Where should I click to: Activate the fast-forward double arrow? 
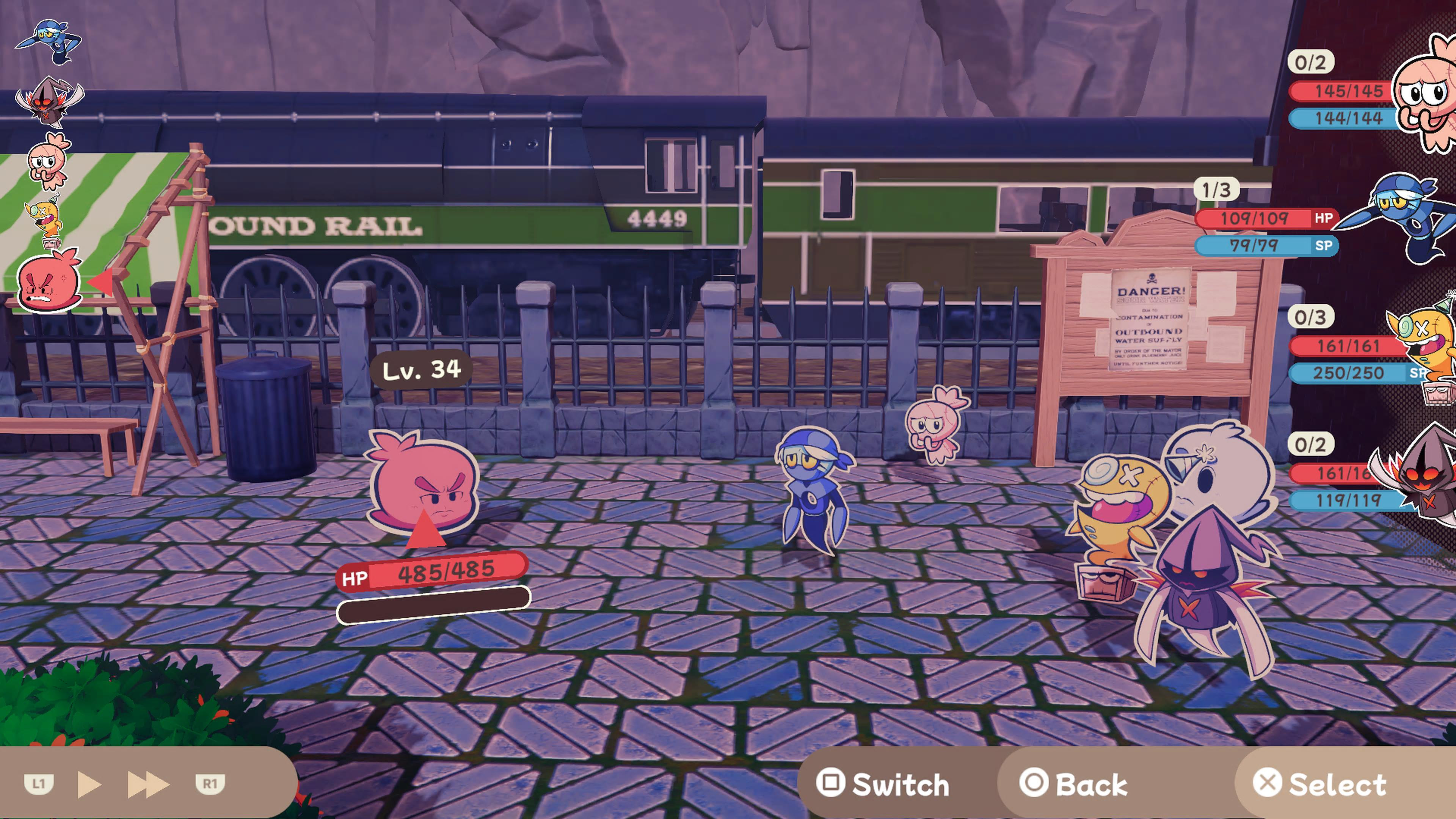pos(148,784)
